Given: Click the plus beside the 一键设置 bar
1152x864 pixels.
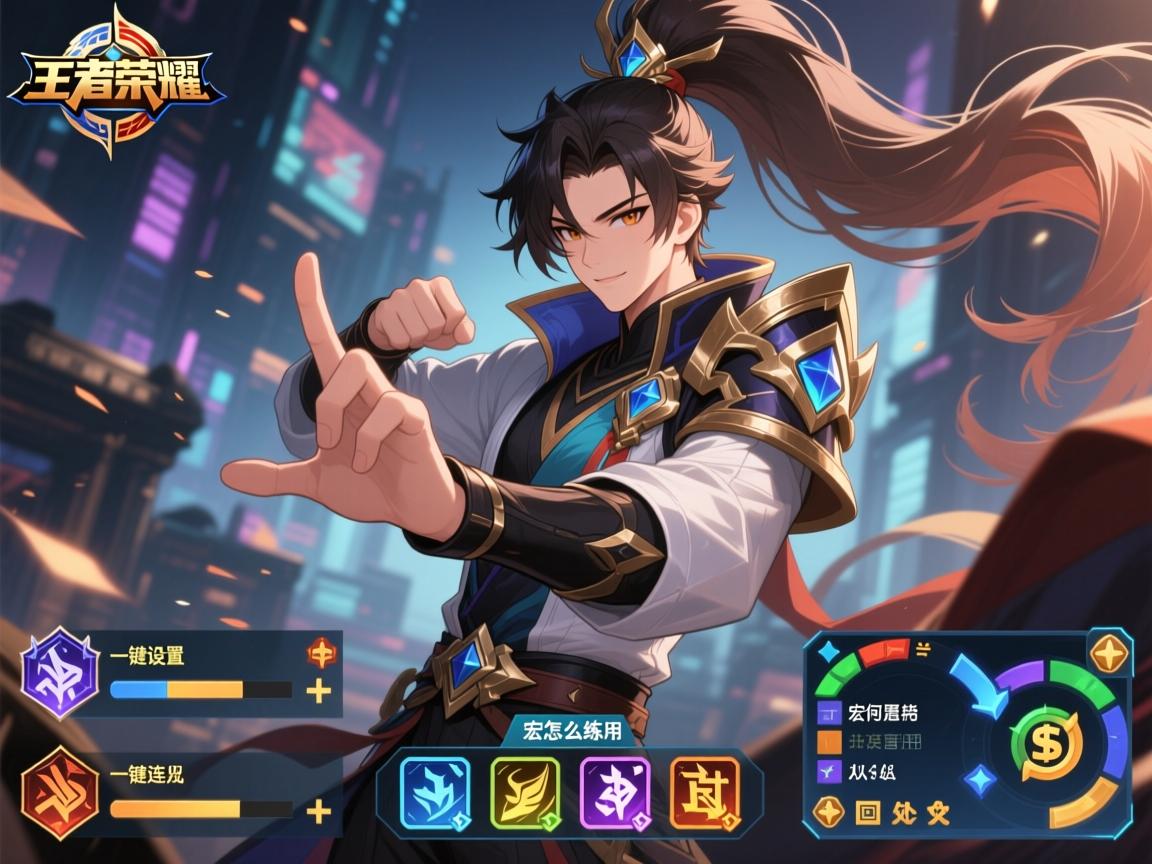Looking at the screenshot, I should 318,690.
